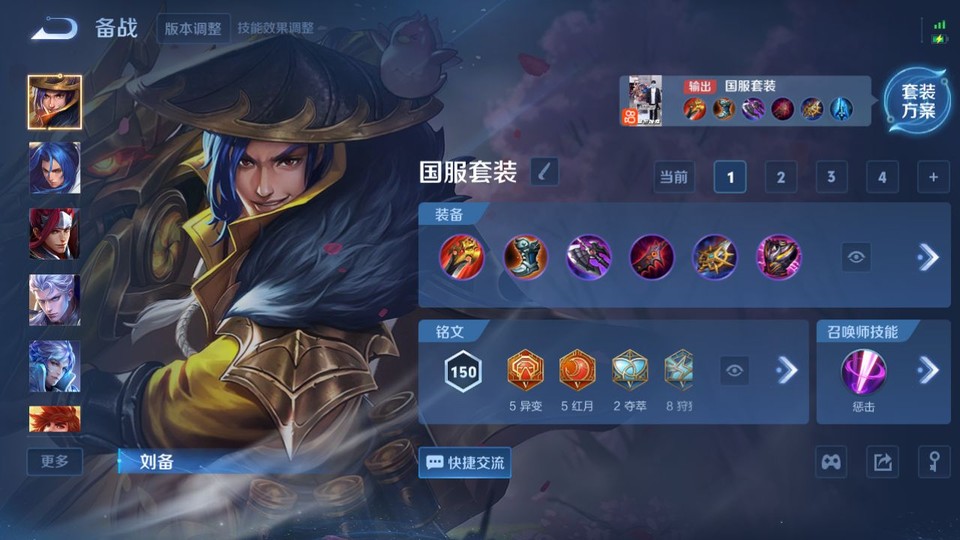Select the red-haired hero portrait
Image resolution: width=960 pixels, height=540 pixels.
click(54, 234)
